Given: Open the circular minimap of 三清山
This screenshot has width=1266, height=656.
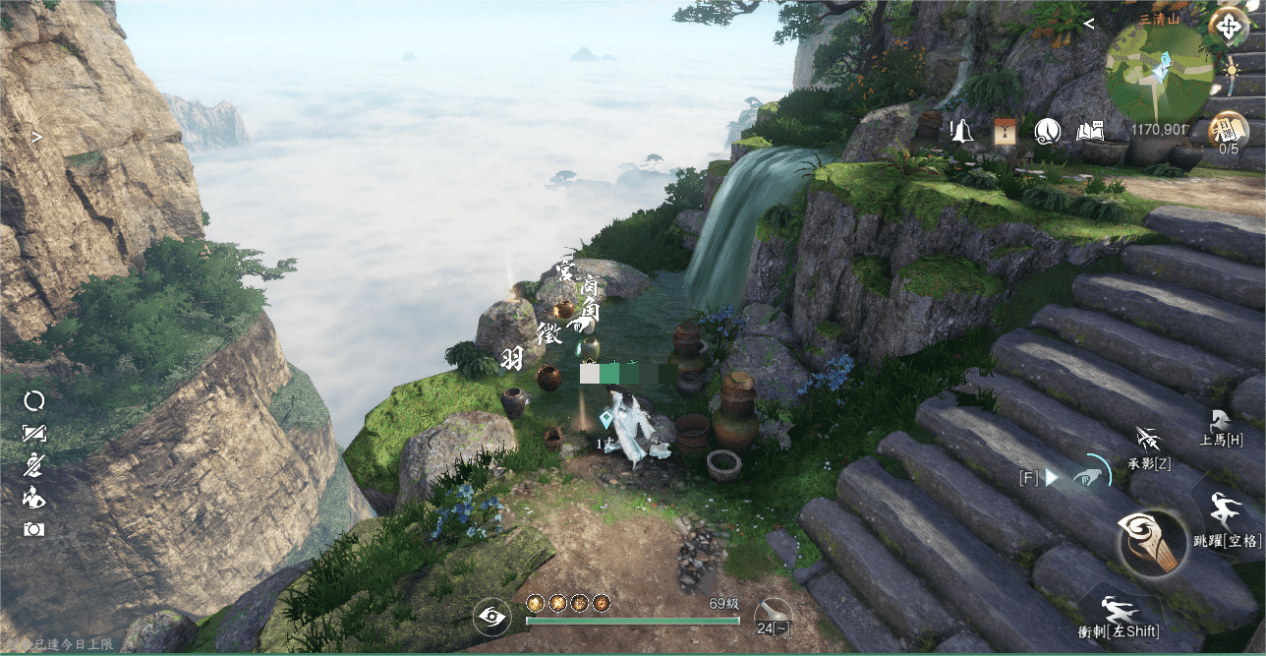Looking at the screenshot, I should pos(1159,72).
